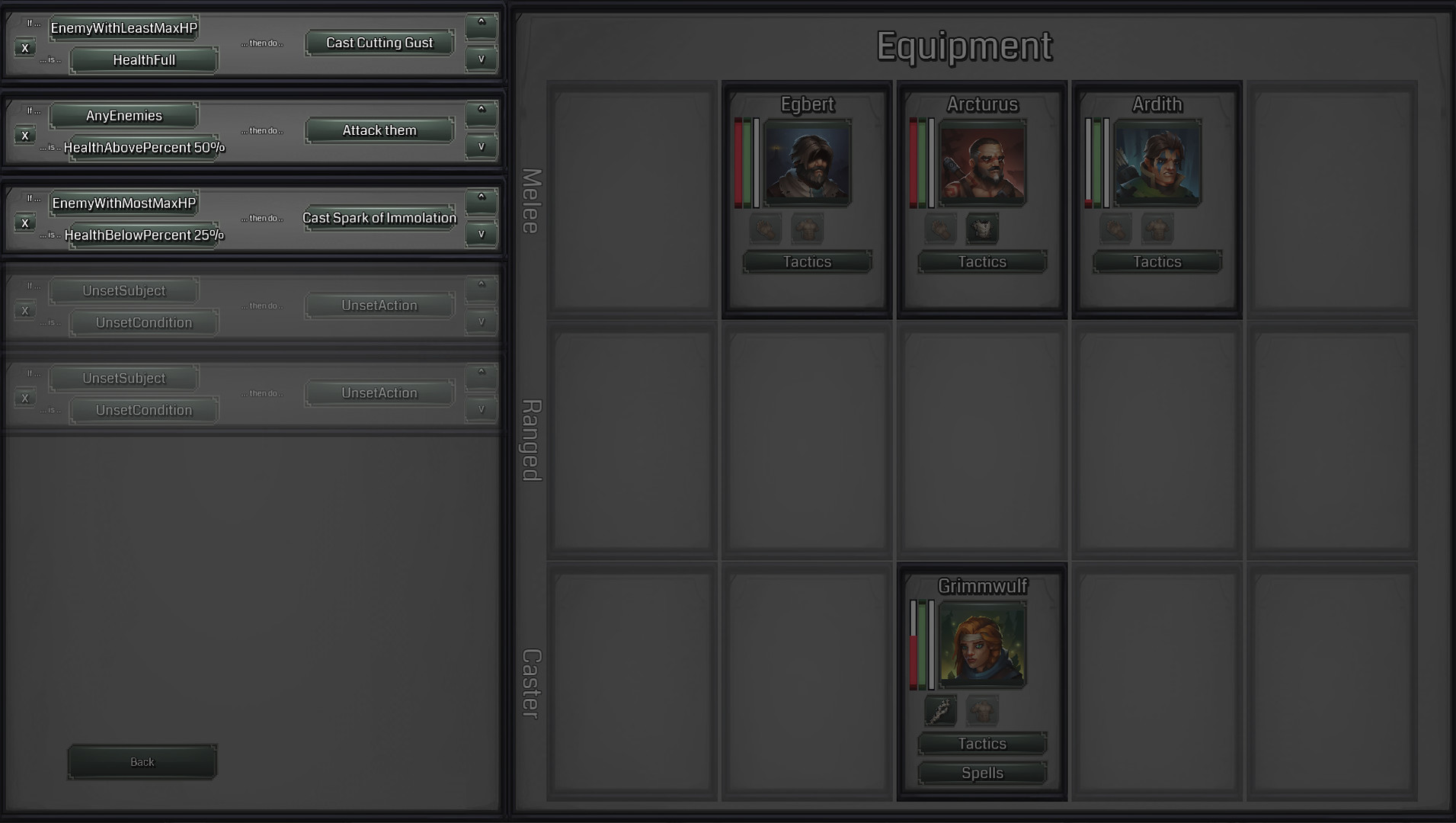Select Egbert's weapon slot icon
This screenshot has width=1456, height=823.
tap(766, 229)
